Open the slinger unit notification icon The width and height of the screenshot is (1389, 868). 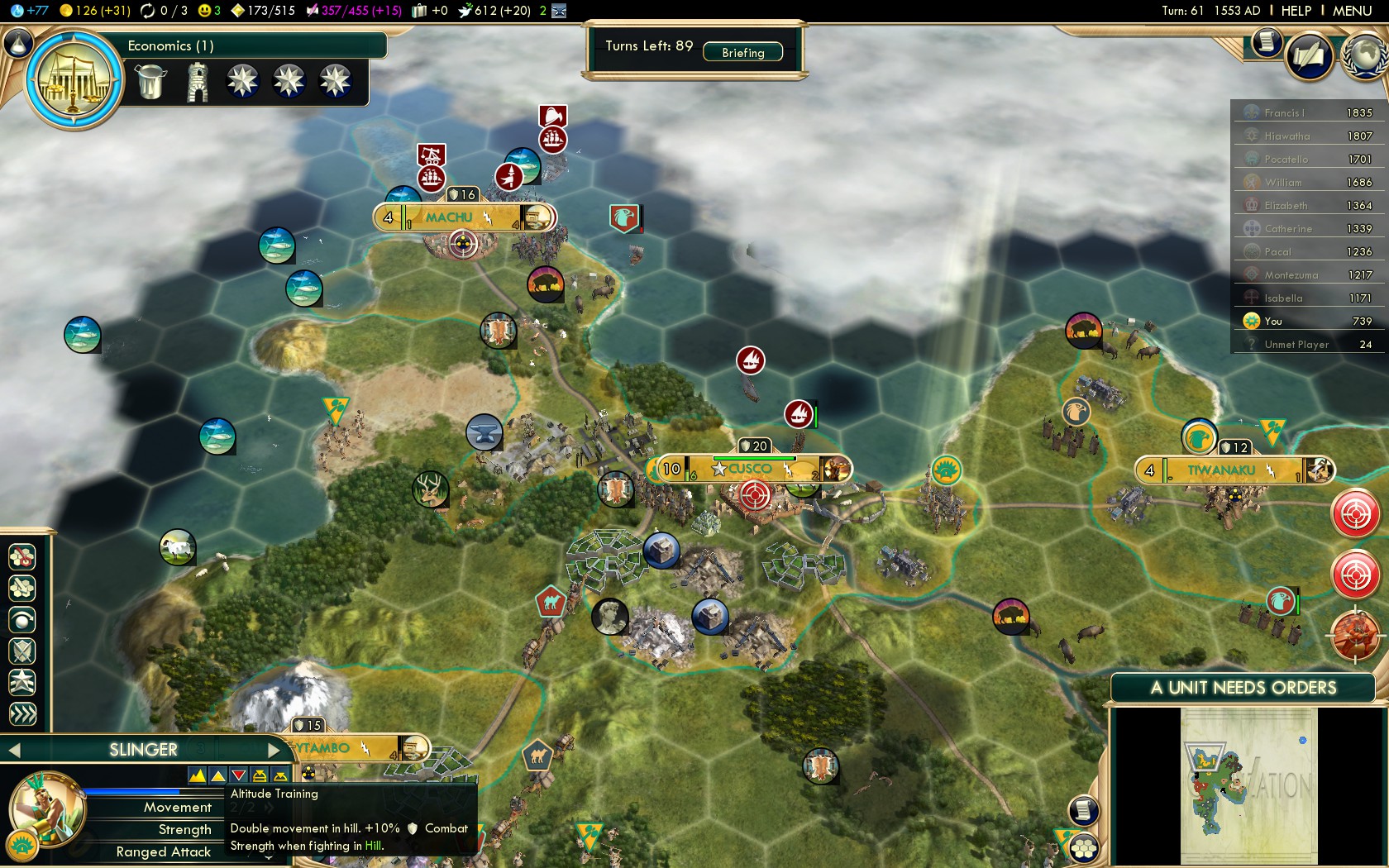[1354, 635]
